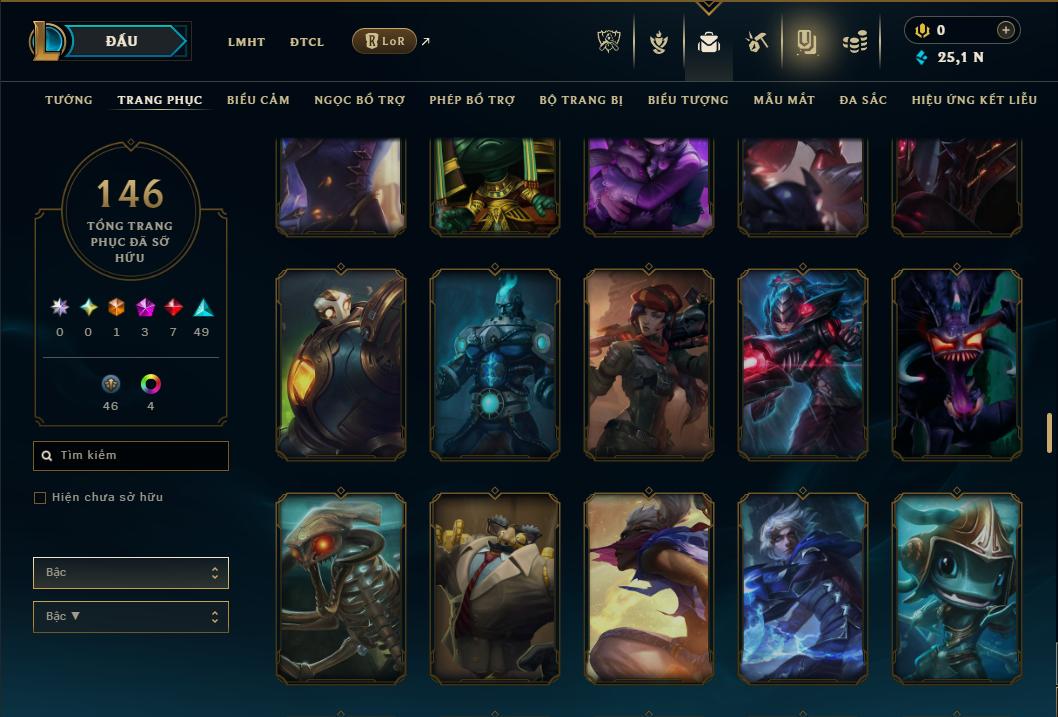Image resolution: width=1058 pixels, height=717 pixels.
Task: Toggle the Hiện chưa sở hữu checkbox
Action: pos(40,498)
